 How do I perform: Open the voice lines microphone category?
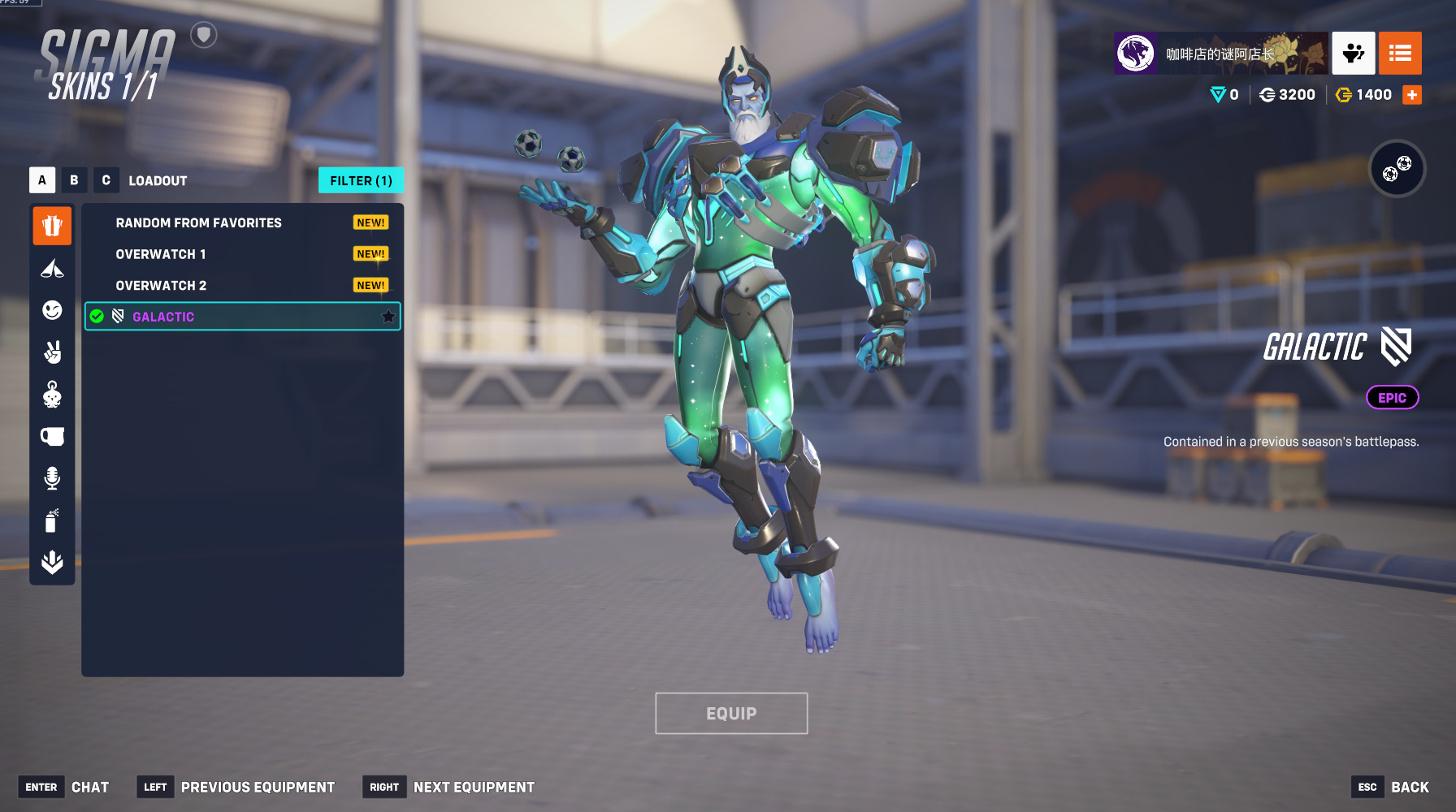click(52, 478)
